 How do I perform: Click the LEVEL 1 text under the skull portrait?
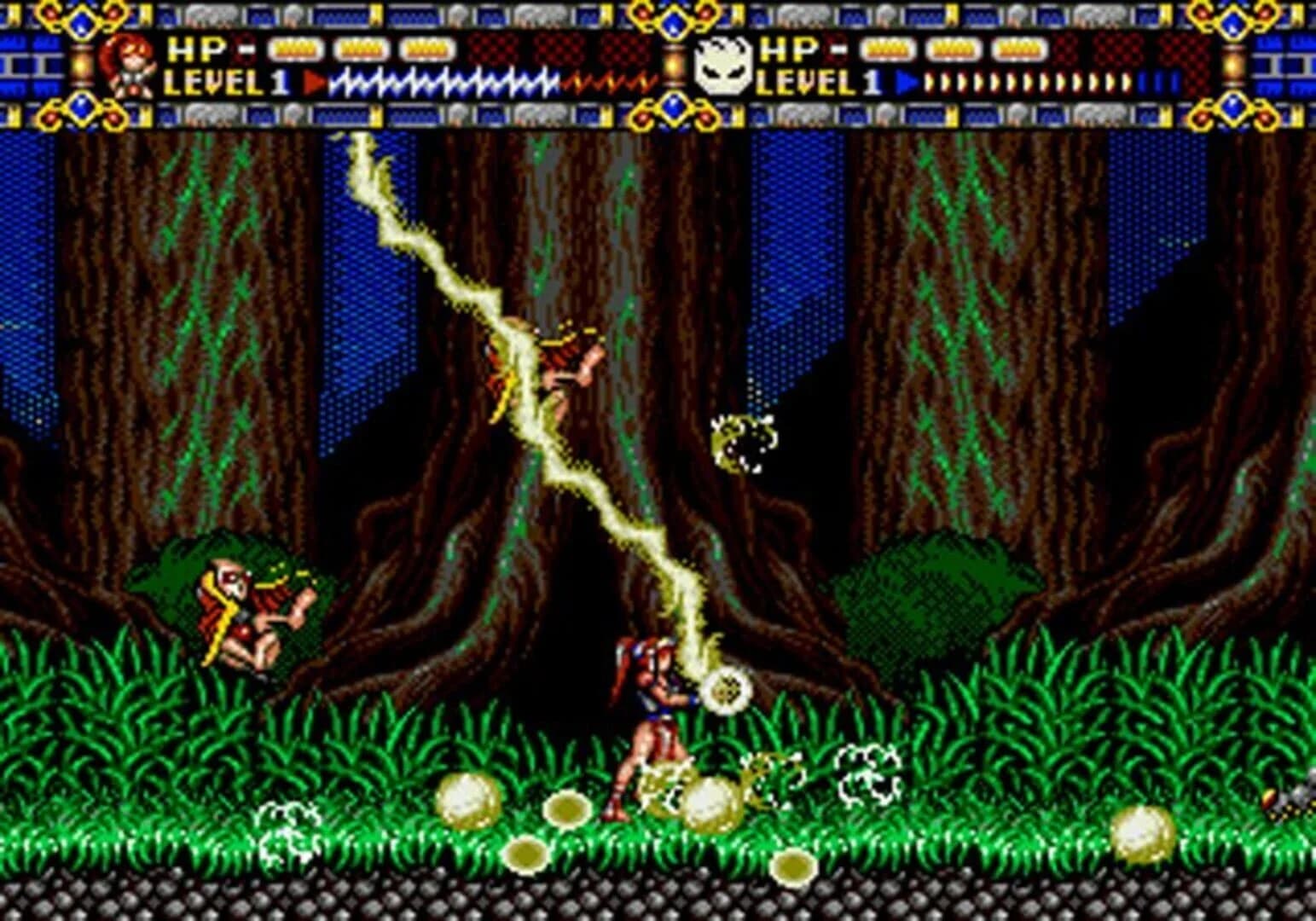point(815,82)
